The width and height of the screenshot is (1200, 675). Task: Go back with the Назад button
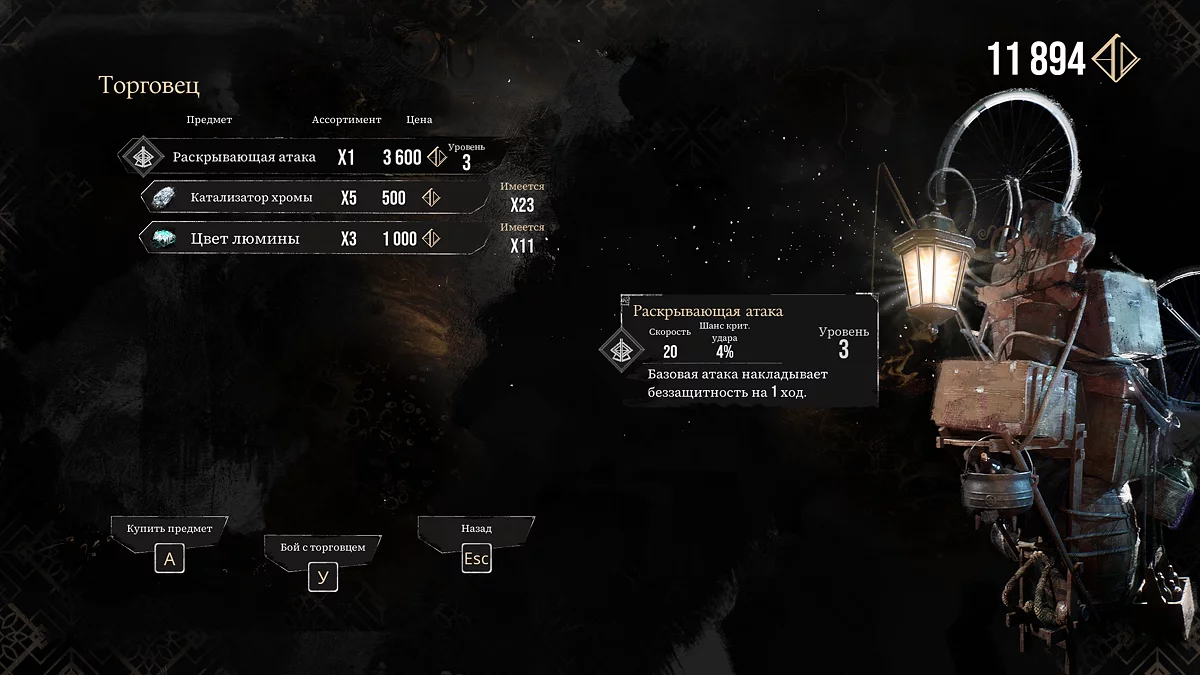coord(476,558)
